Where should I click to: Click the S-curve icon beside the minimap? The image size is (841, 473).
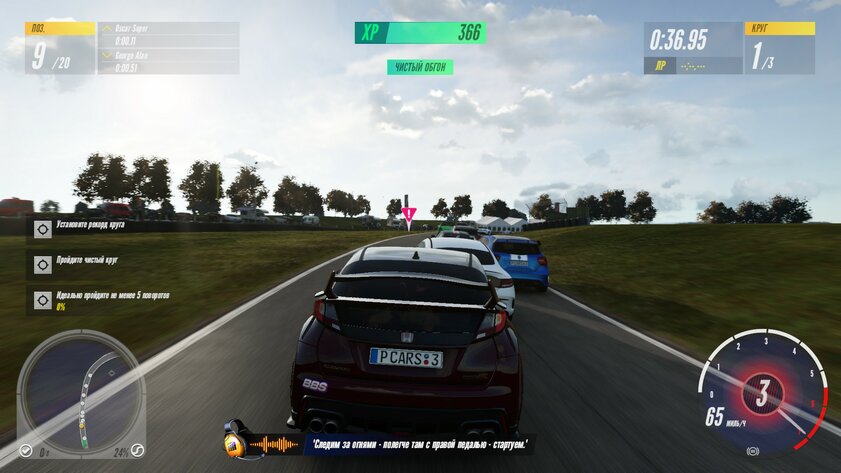coord(138,451)
